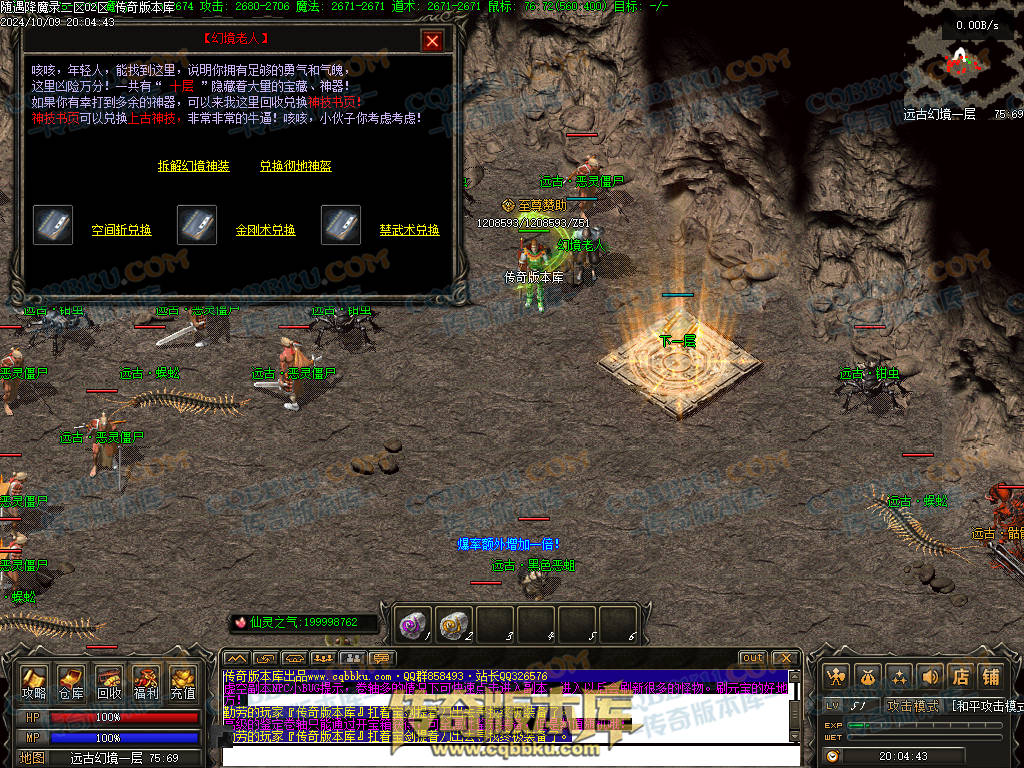Open the 攻略 guide menu

click(x=34, y=682)
